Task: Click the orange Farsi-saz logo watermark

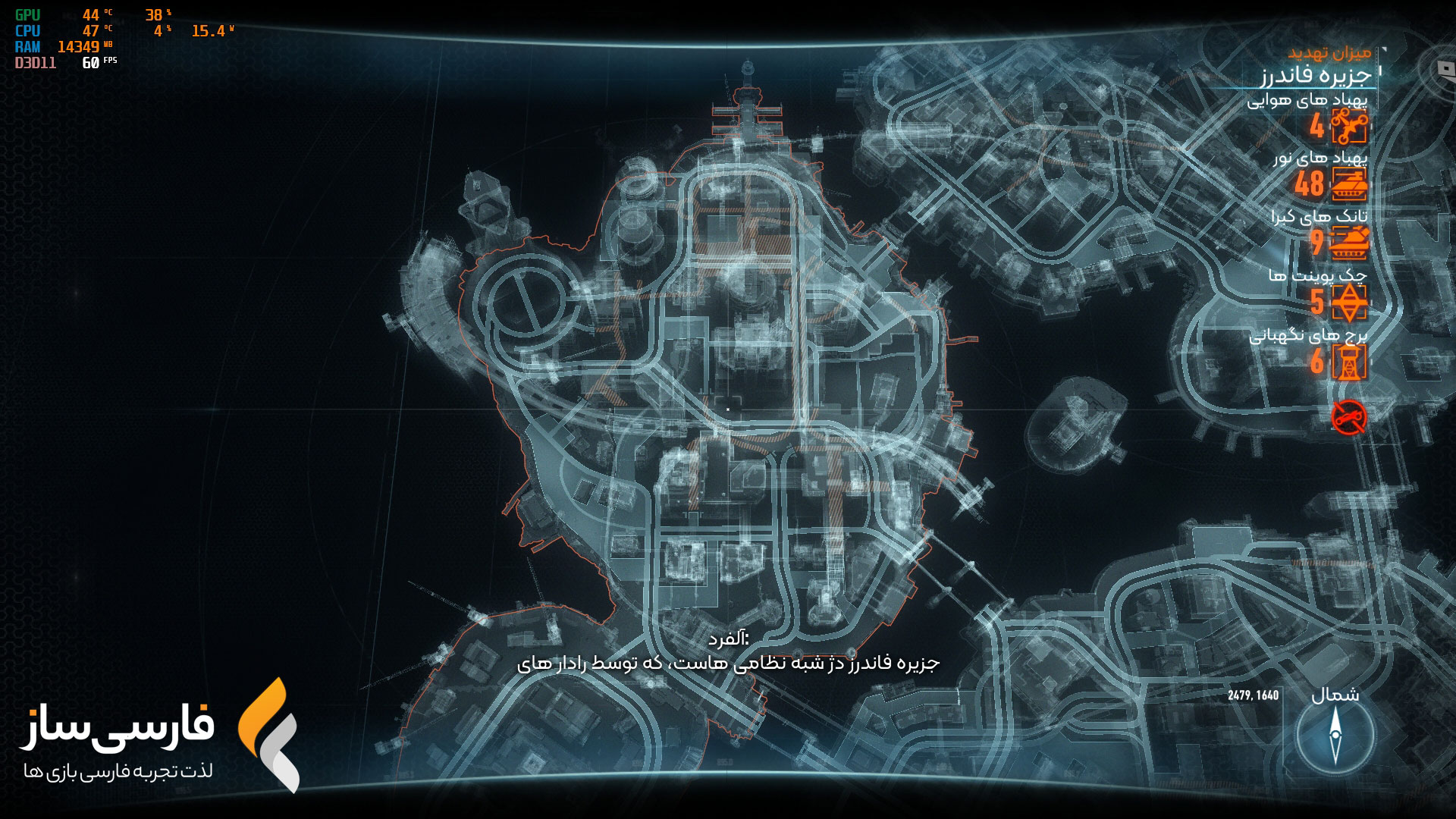Action: pyautogui.click(x=269, y=734)
